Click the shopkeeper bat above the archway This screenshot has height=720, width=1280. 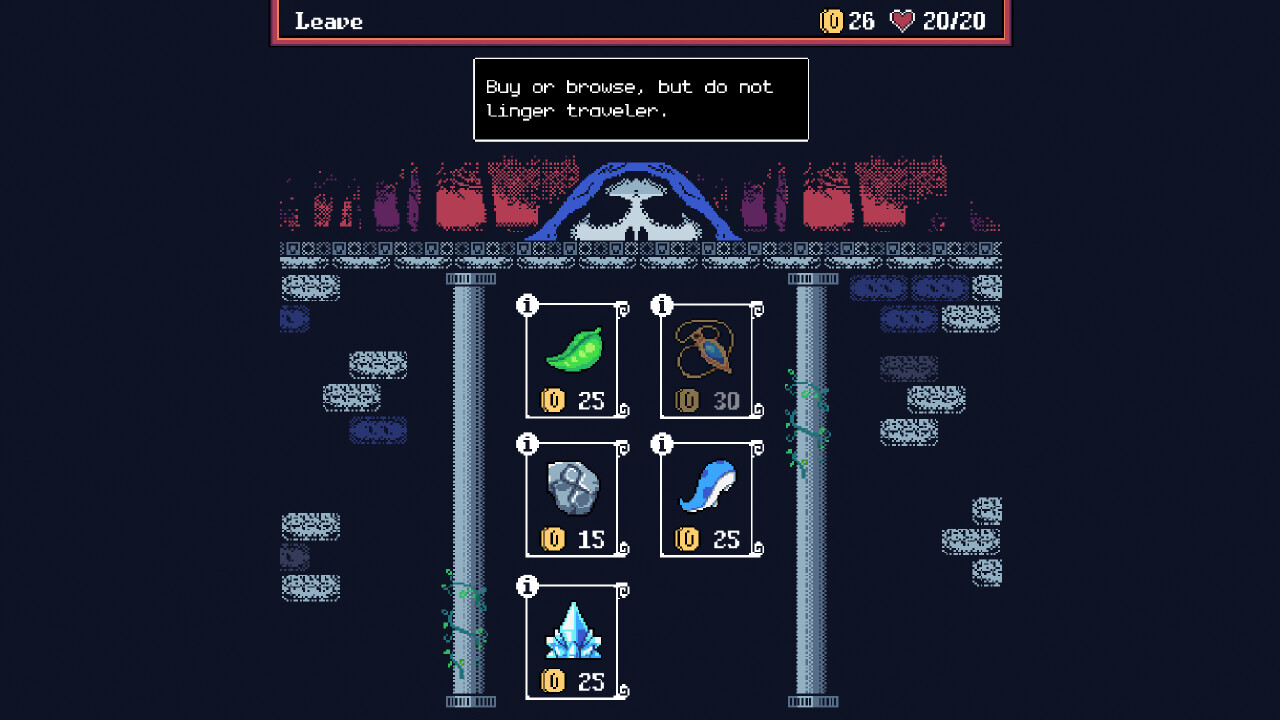click(x=637, y=206)
